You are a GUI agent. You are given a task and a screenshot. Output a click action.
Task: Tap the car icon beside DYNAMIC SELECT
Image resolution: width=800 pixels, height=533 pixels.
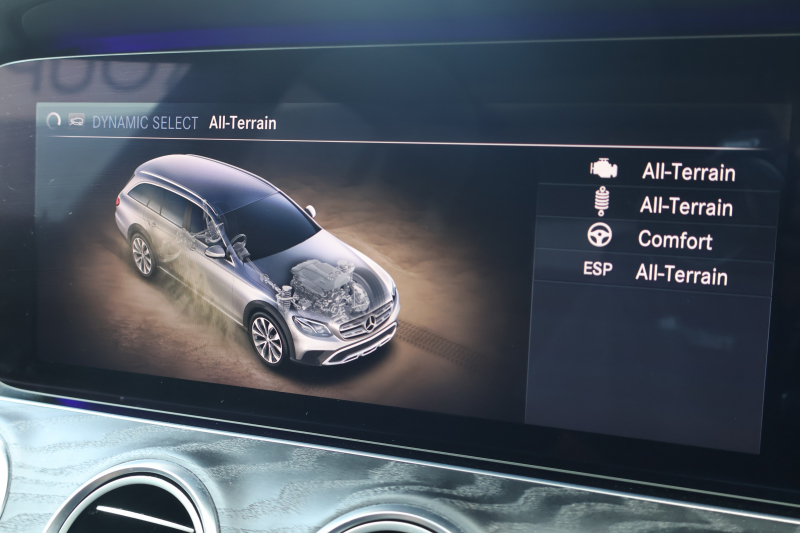(x=75, y=121)
